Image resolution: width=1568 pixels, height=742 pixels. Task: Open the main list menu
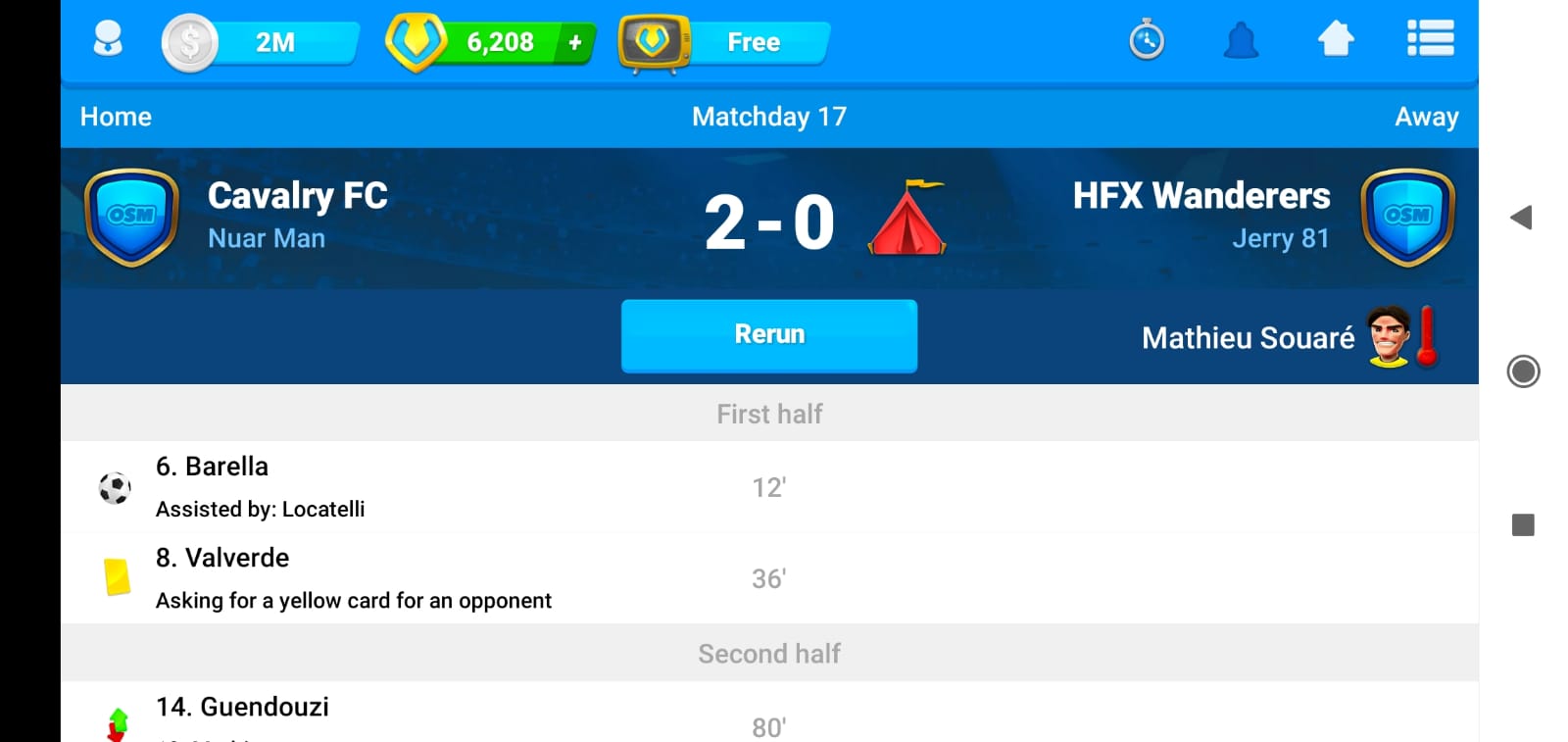1430,40
